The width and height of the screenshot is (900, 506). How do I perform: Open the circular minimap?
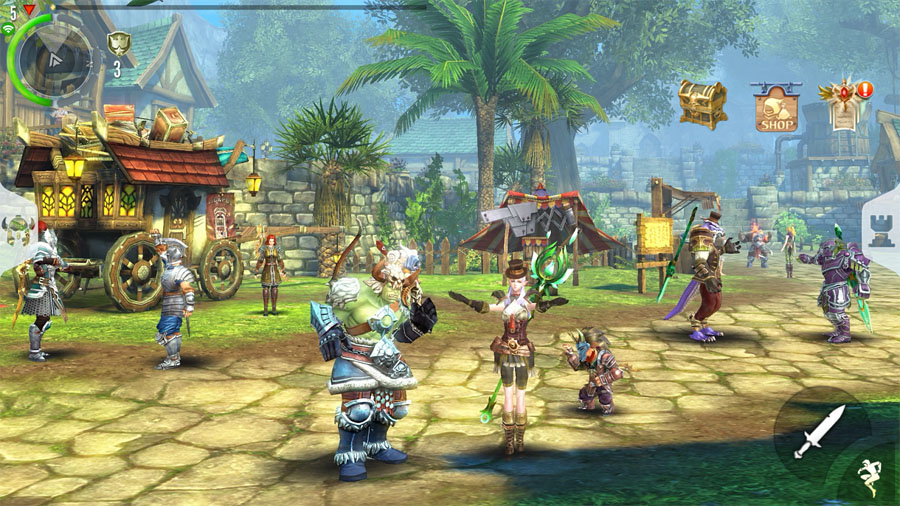54,57
